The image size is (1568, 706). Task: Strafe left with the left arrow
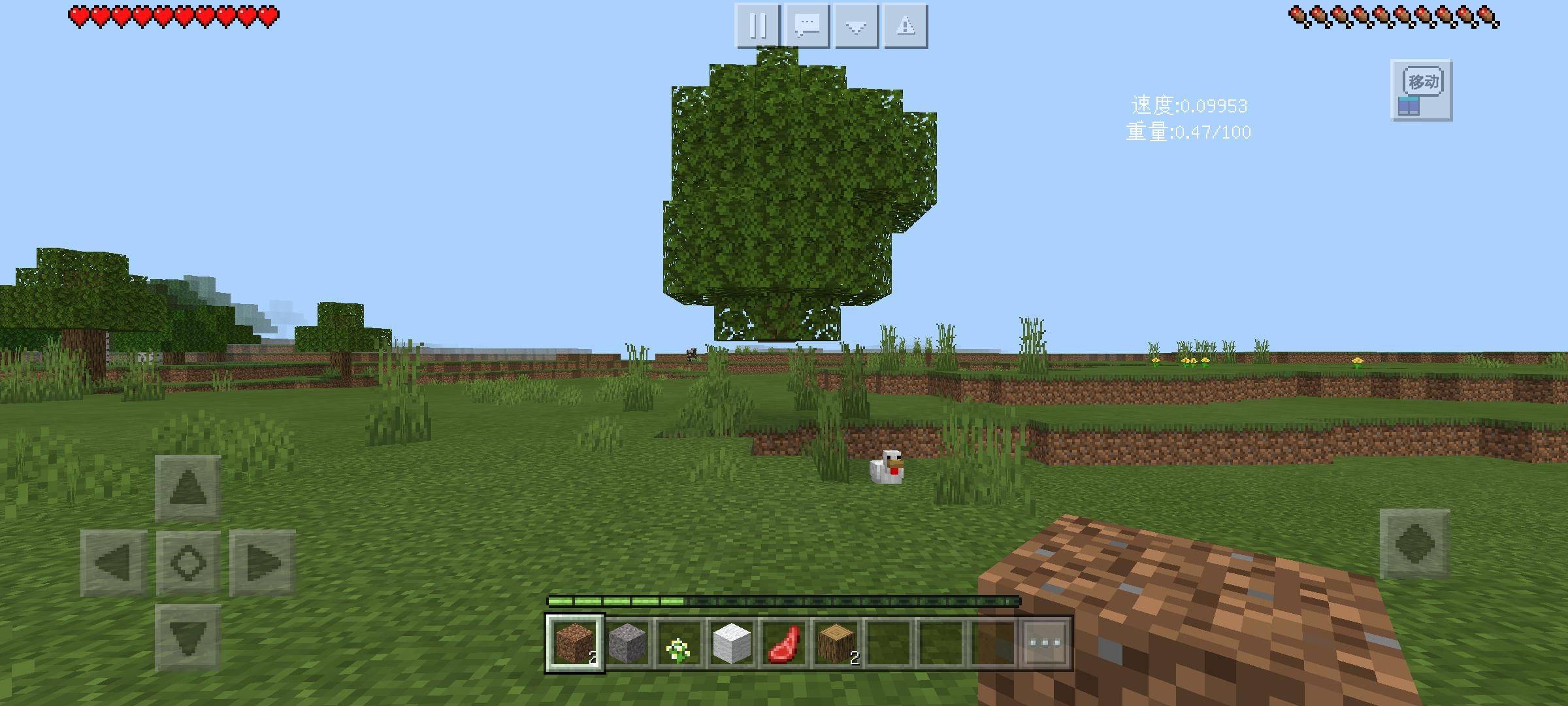[x=114, y=562]
